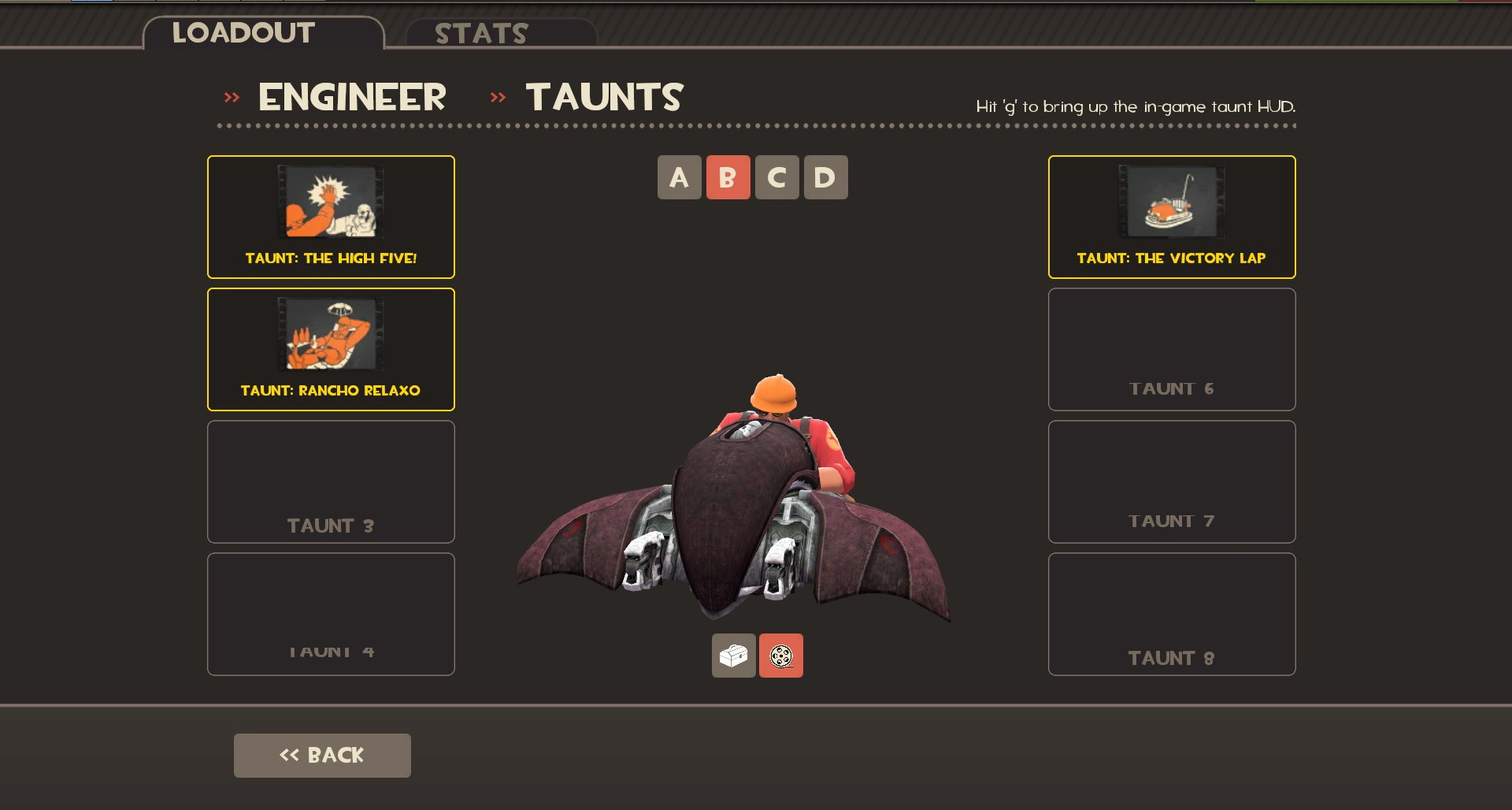Click the << BACK button
Image resolution: width=1512 pixels, height=810 pixels.
point(321,754)
